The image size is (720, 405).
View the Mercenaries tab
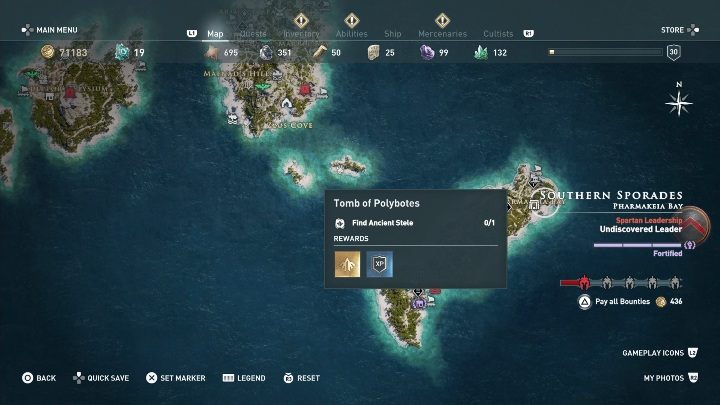coord(442,34)
